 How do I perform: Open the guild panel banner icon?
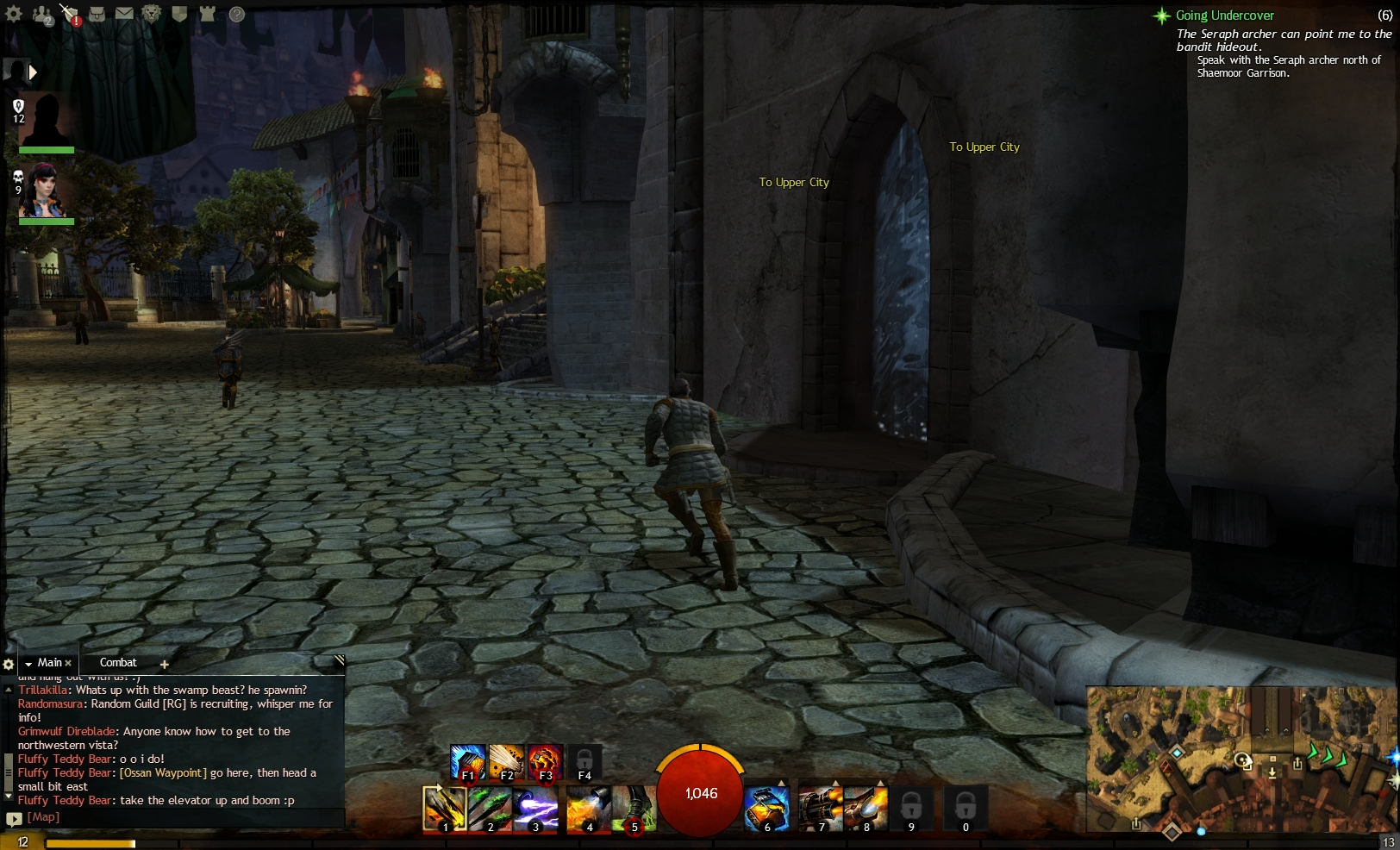point(179,13)
